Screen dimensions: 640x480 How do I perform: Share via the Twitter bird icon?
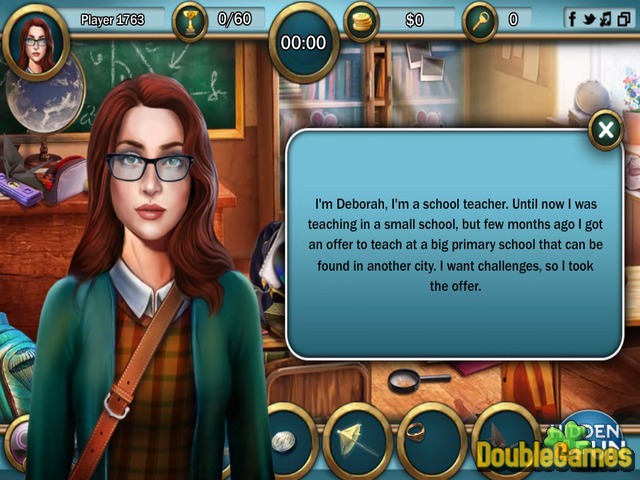pyautogui.click(x=590, y=18)
